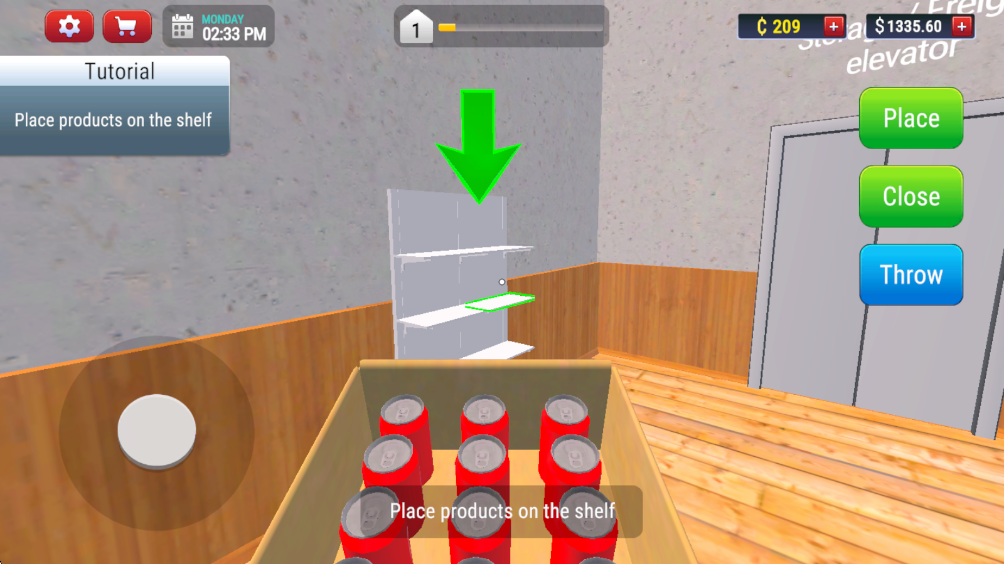Open the gear settings menu
The width and height of the screenshot is (1004, 564).
pos(69,27)
